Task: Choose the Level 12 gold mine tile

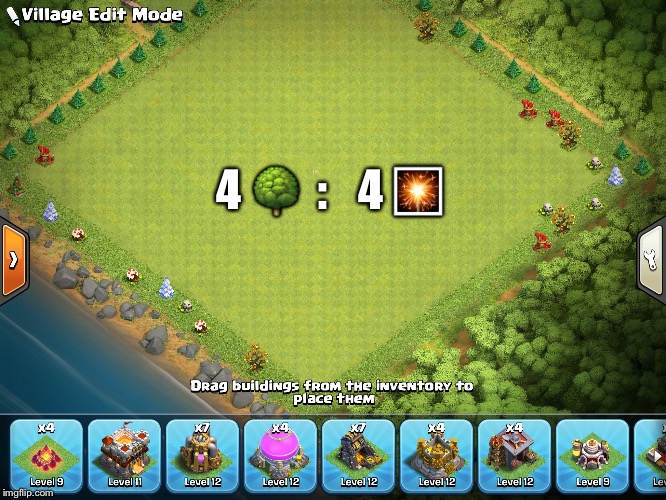Action: pos(358,456)
